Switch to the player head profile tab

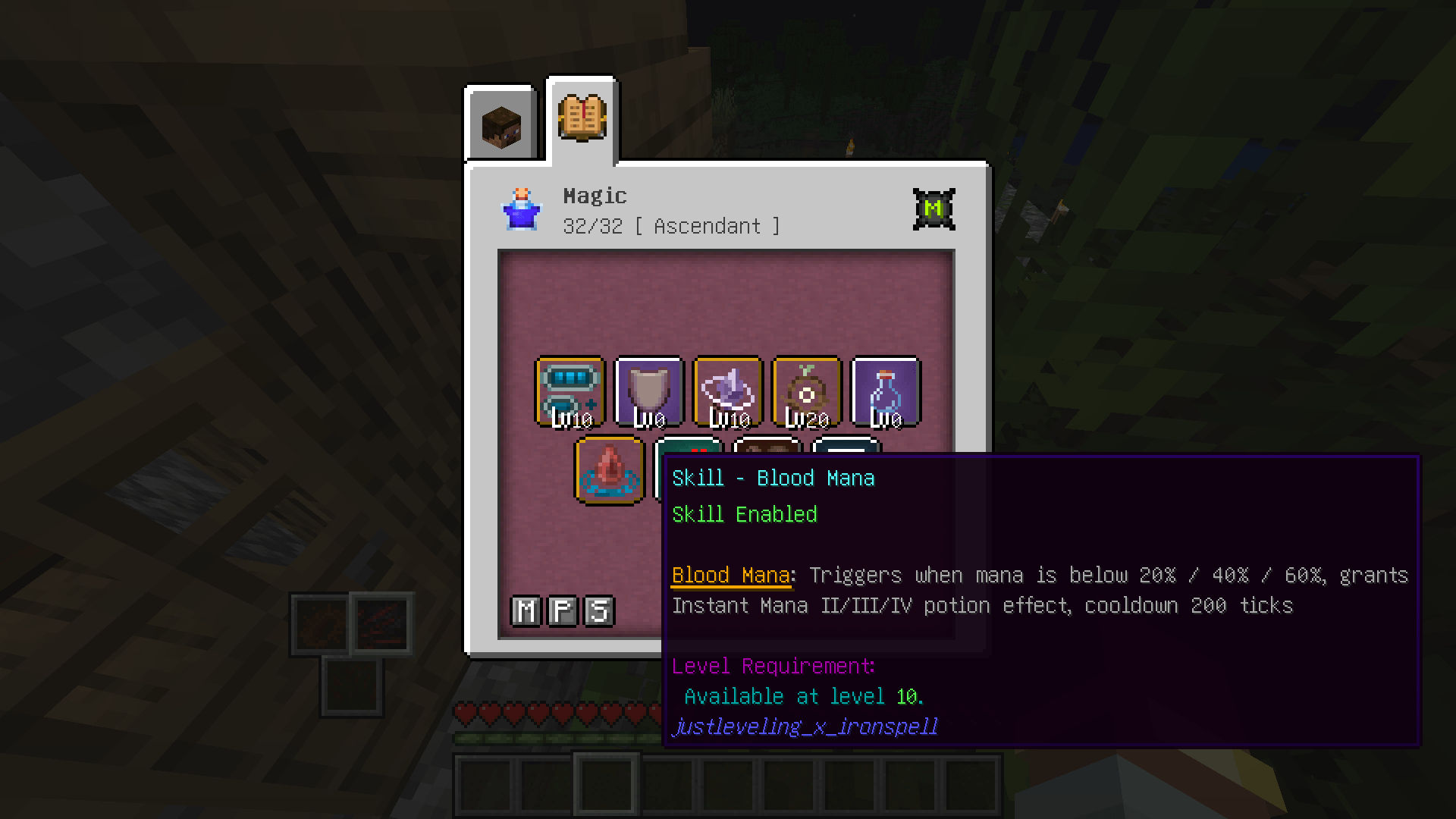(500, 123)
